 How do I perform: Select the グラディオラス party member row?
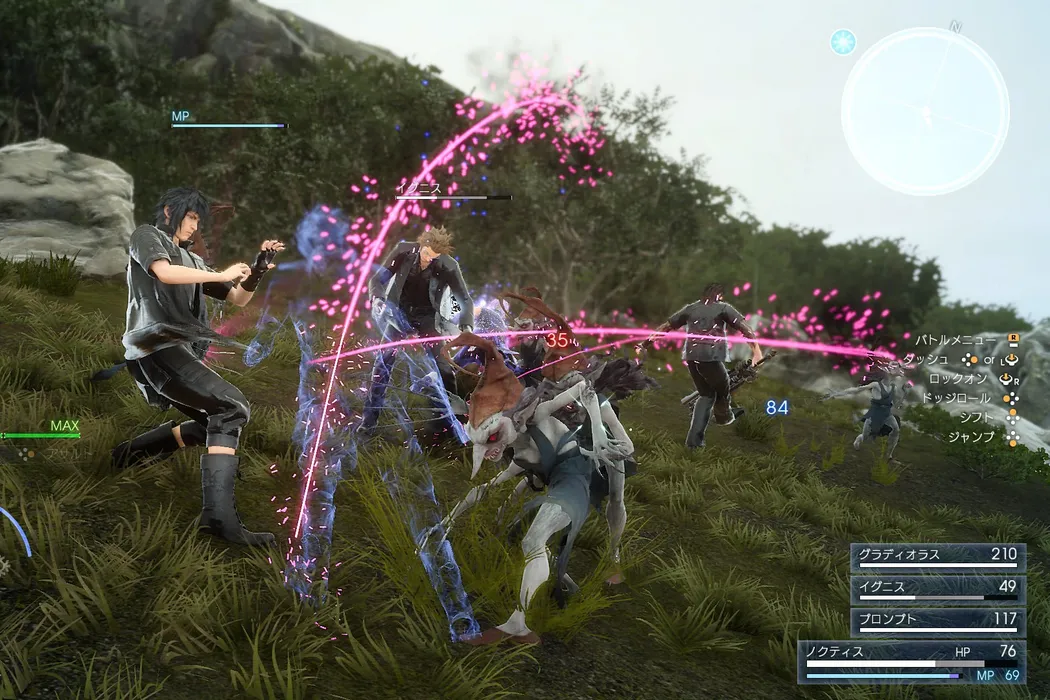(x=938, y=557)
